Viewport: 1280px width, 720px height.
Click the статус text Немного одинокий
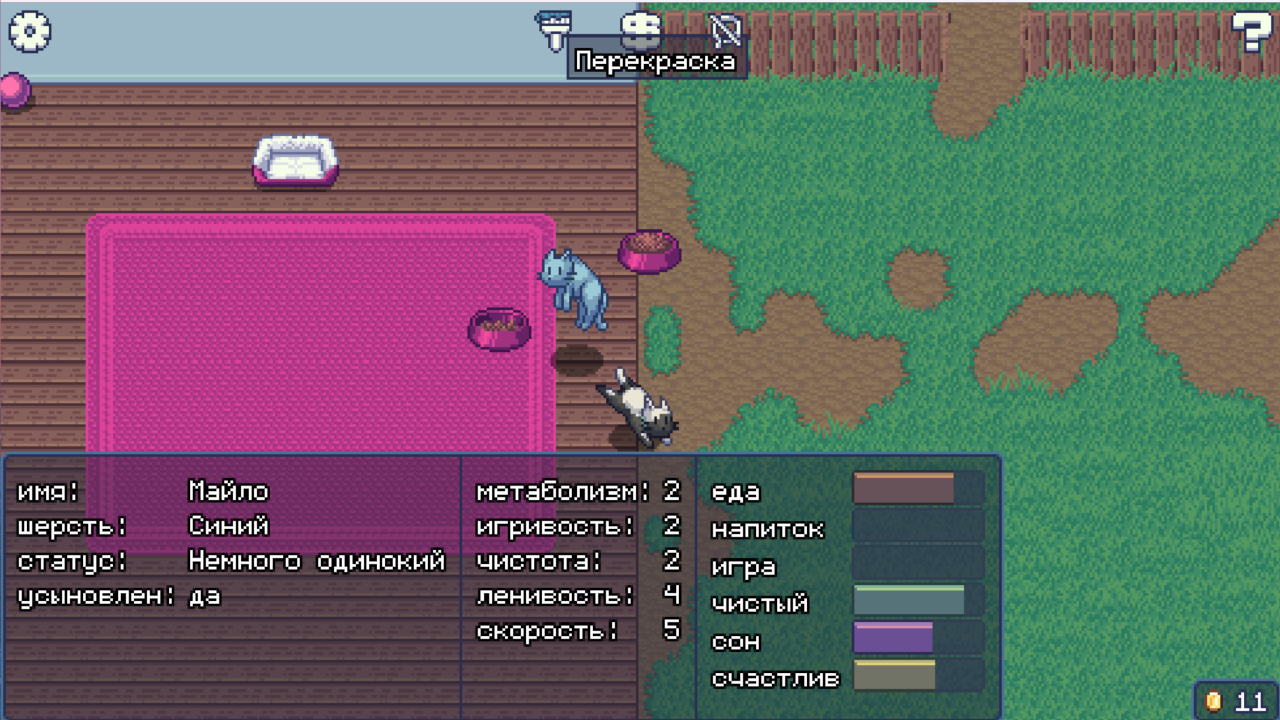point(315,561)
